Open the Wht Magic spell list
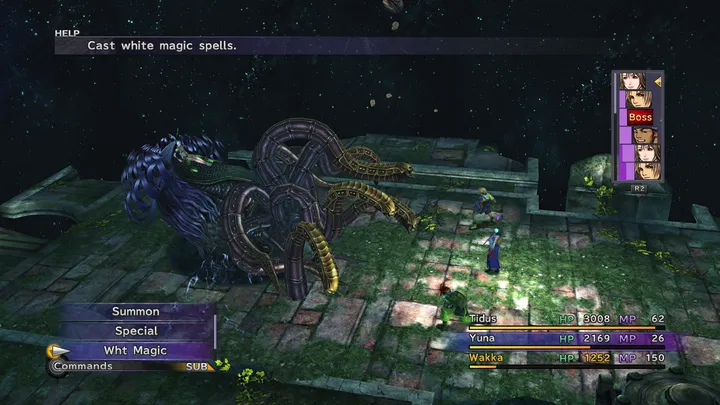The width and height of the screenshot is (720, 405). (x=135, y=350)
